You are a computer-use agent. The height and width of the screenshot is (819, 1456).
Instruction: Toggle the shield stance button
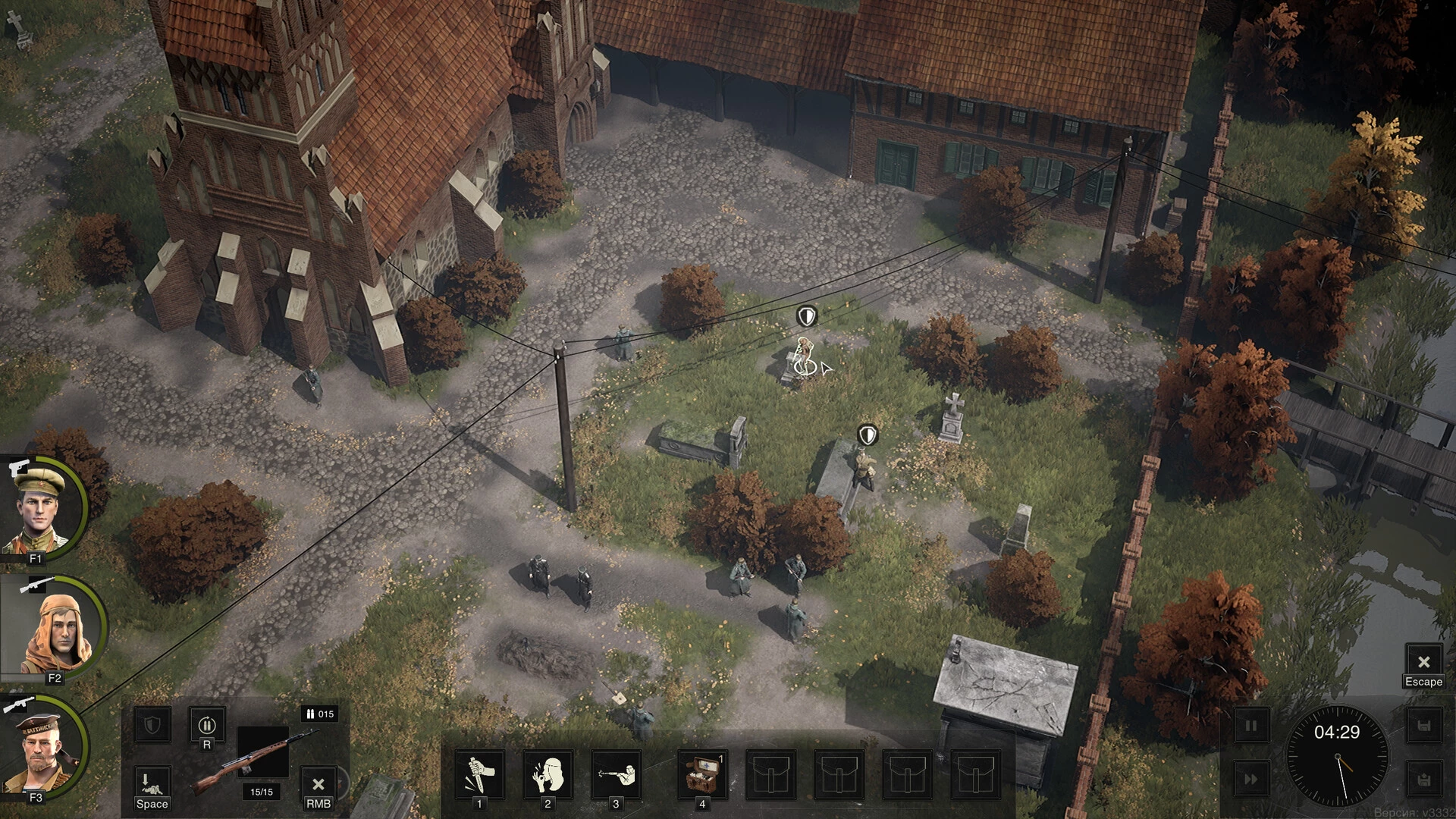coord(152,726)
